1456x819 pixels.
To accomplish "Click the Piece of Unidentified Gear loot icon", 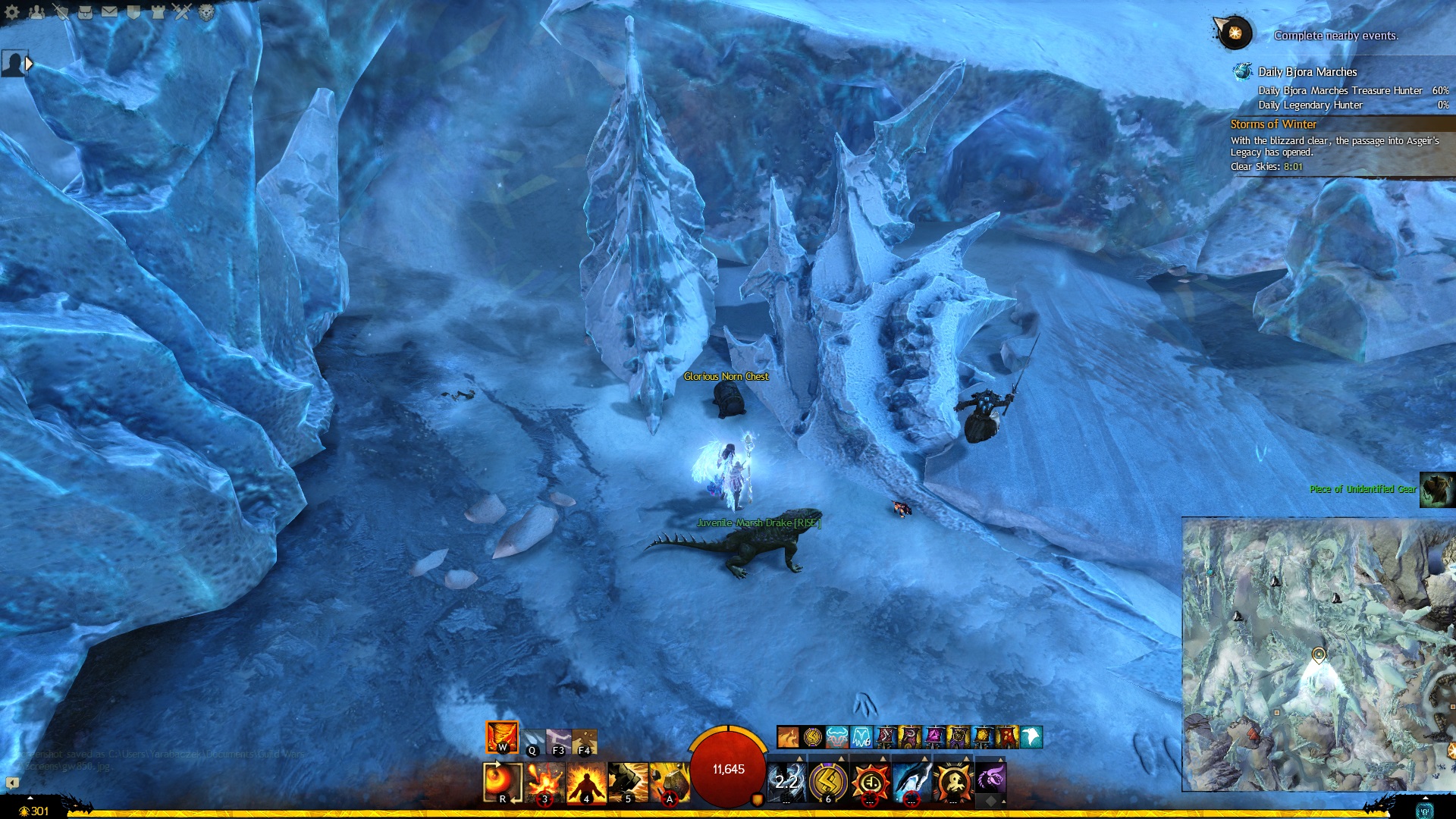I will click(1436, 489).
